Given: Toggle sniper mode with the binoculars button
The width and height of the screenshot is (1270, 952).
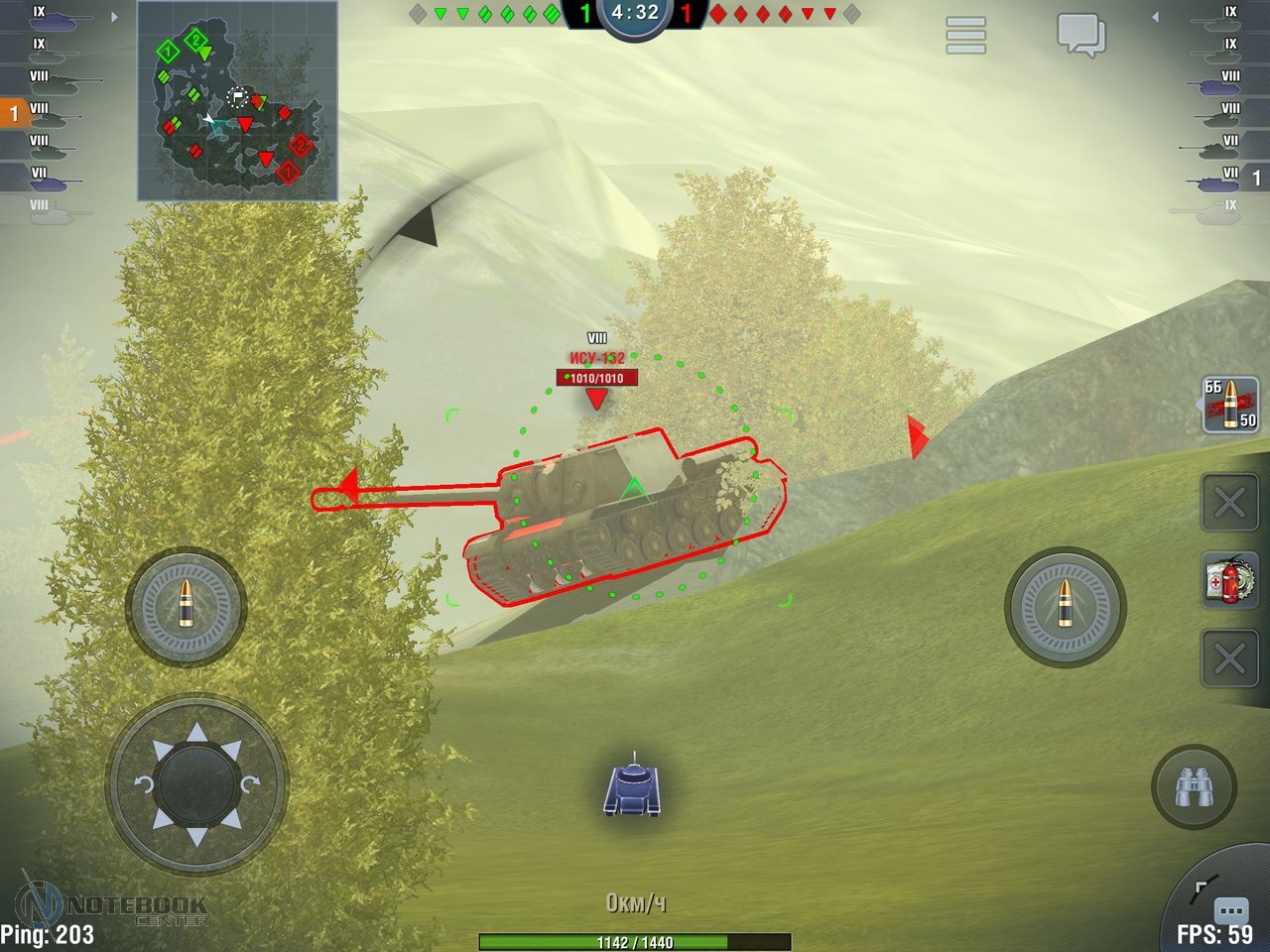Looking at the screenshot, I should click(x=1194, y=787).
